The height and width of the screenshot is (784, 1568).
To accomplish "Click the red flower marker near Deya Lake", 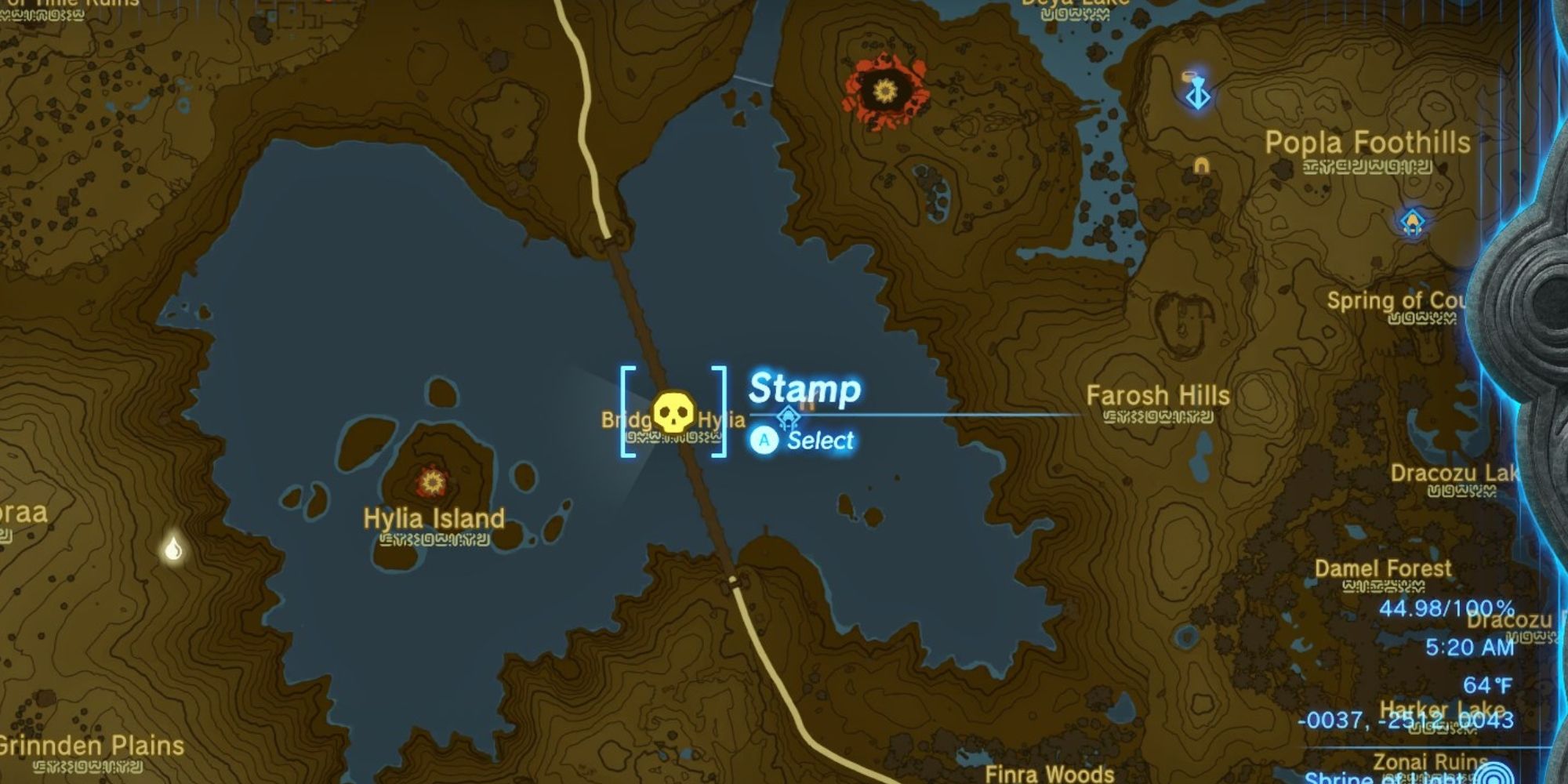I will (886, 90).
